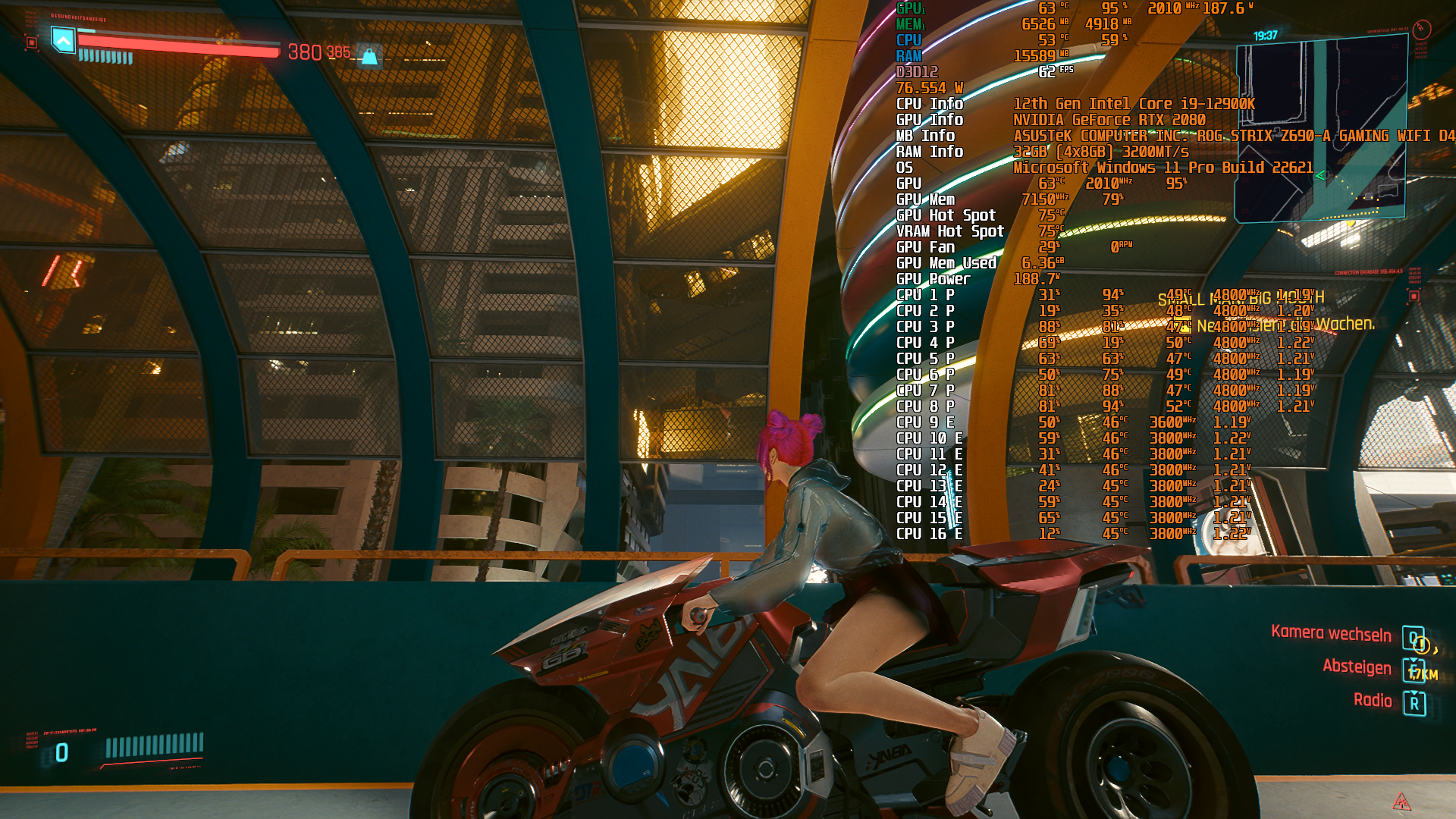Select the green player arrow on the minimap
This screenshot has width=1456, height=819.
click(x=1320, y=175)
